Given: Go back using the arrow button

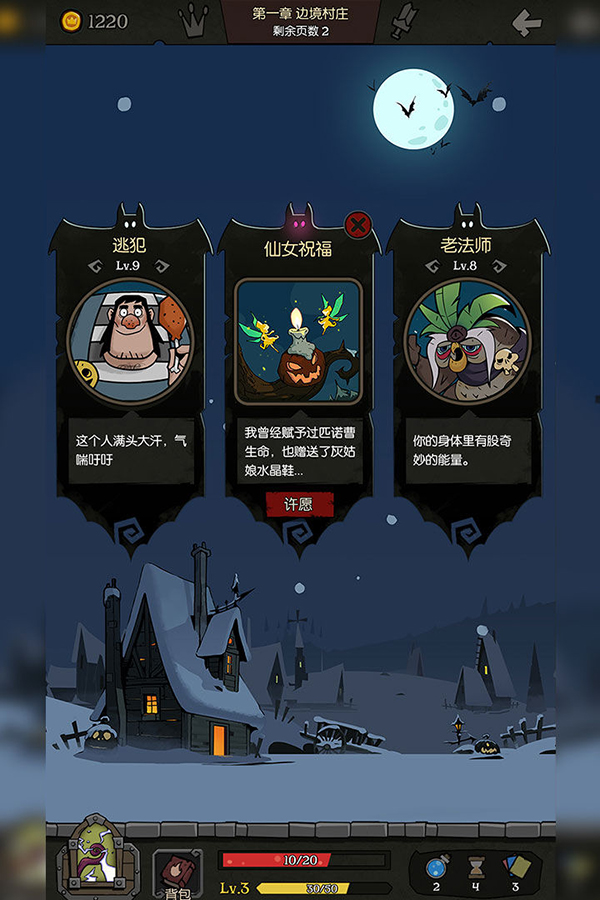Looking at the screenshot, I should 526,22.
